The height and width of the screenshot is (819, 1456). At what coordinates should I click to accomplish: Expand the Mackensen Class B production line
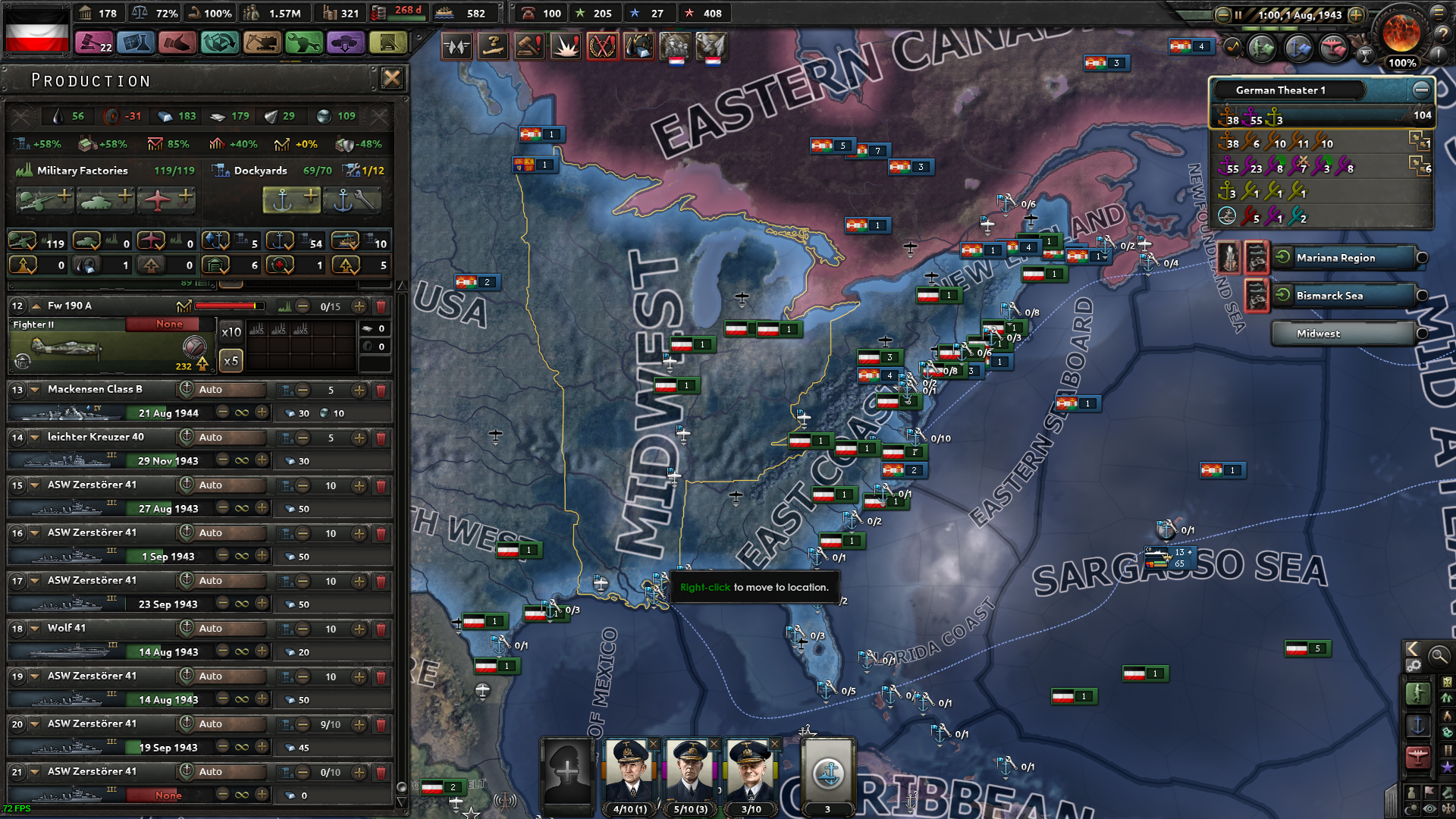click(x=35, y=389)
